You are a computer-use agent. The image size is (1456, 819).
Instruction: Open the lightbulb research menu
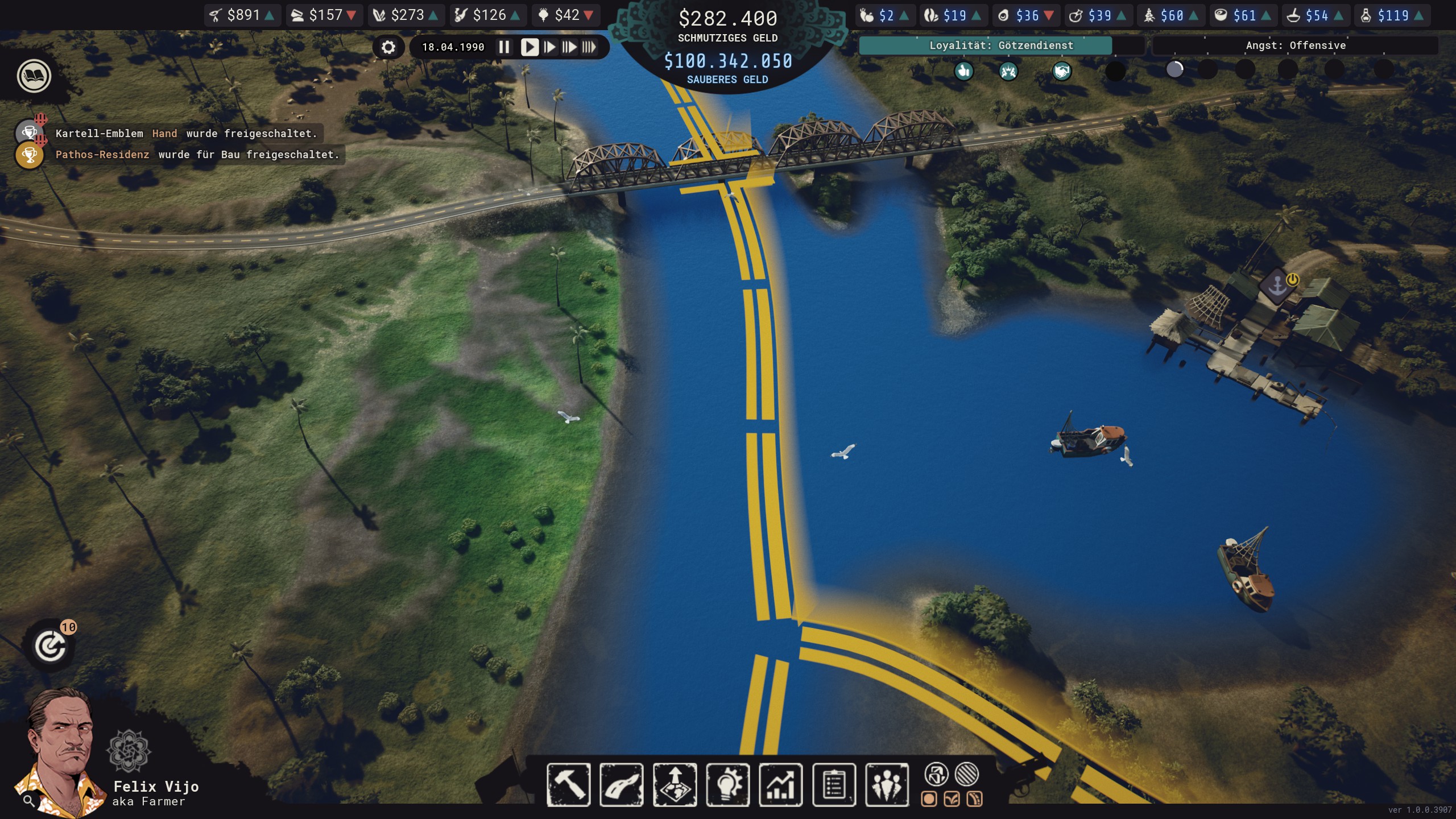[728, 785]
